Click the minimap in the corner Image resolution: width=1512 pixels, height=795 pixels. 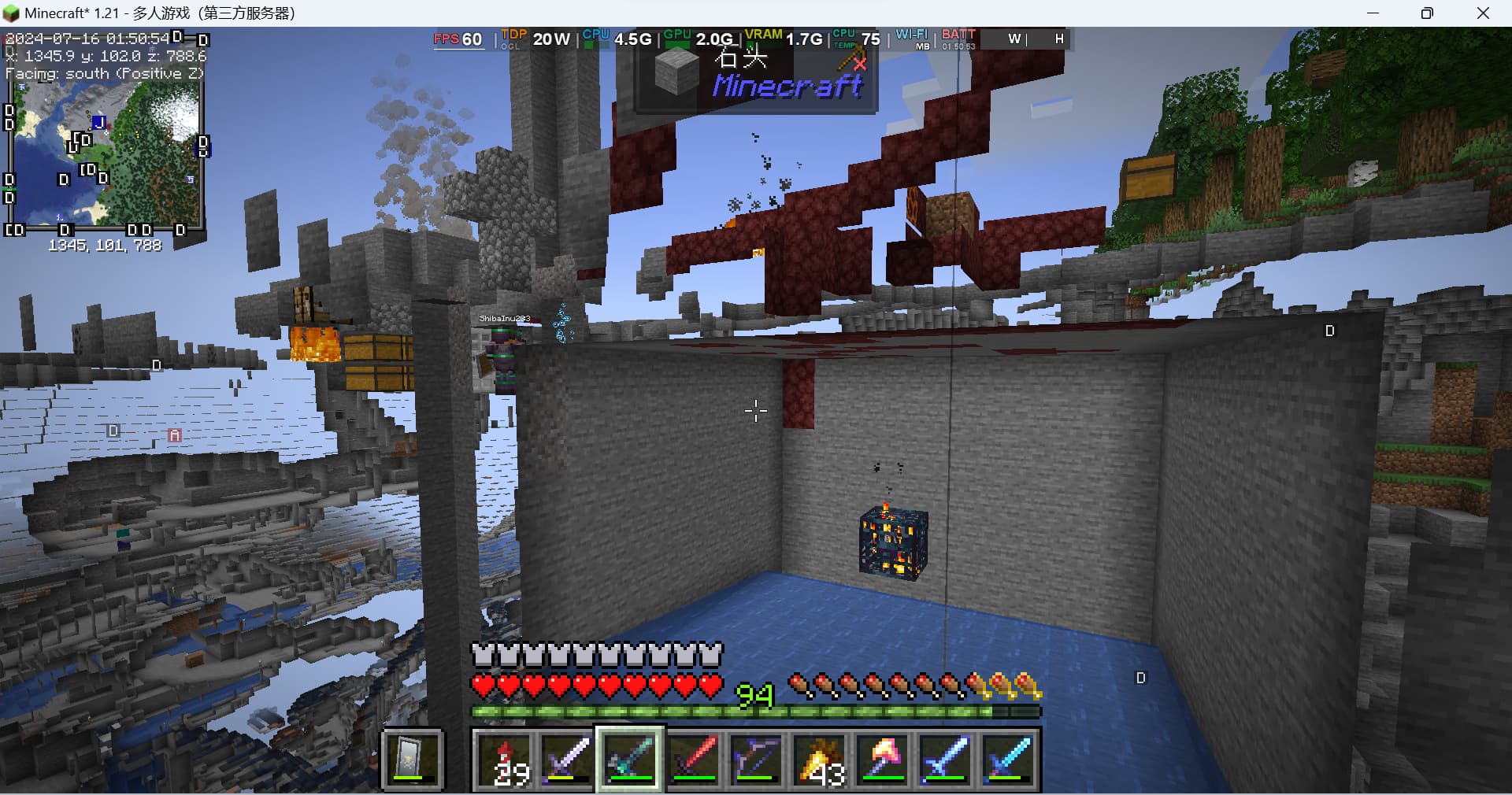(105, 153)
